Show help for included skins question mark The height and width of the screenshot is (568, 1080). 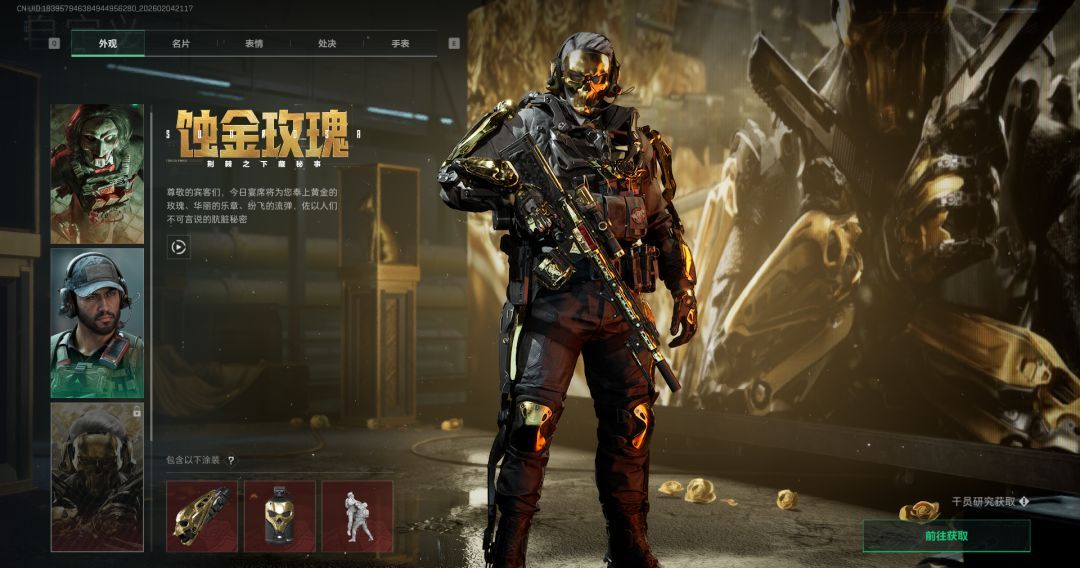pyautogui.click(x=231, y=461)
